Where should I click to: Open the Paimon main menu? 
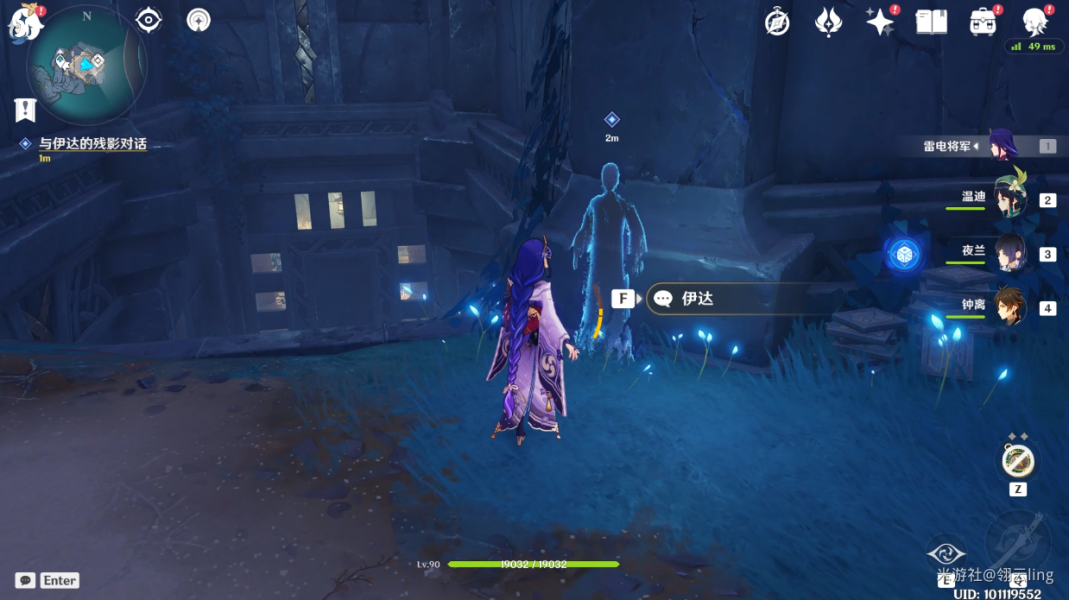point(26,22)
